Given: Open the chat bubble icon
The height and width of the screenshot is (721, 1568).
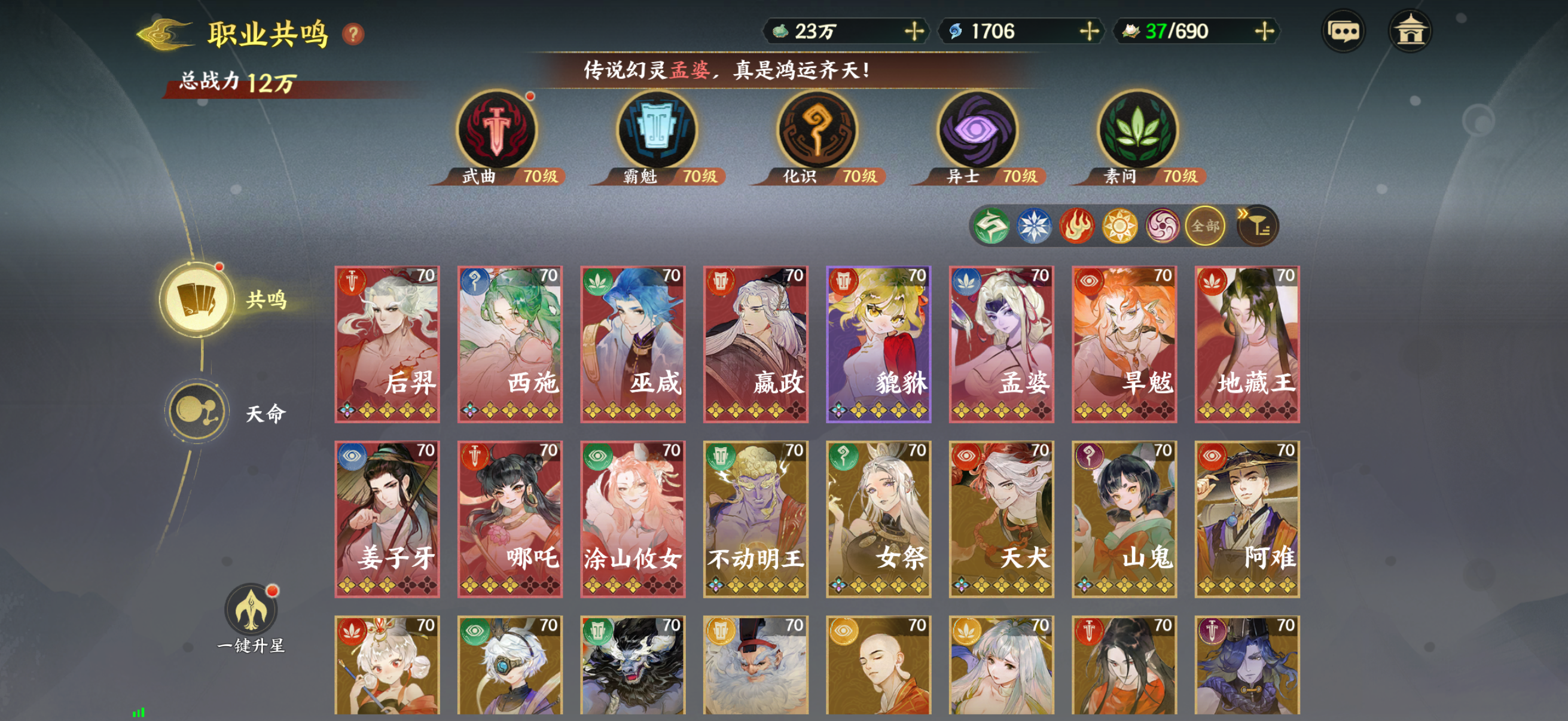Looking at the screenshot, I should tap(1345, 30).
